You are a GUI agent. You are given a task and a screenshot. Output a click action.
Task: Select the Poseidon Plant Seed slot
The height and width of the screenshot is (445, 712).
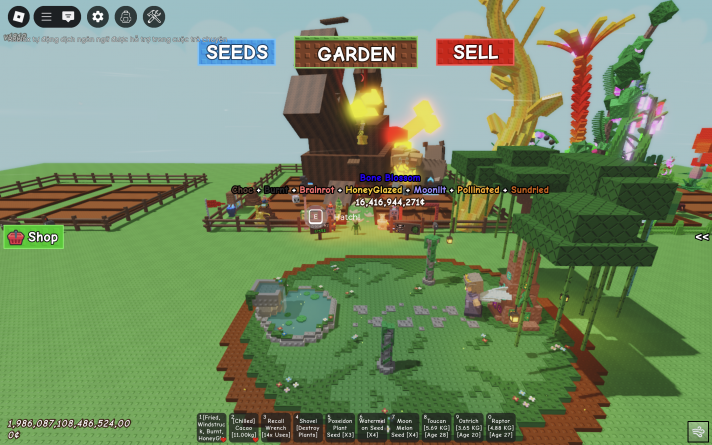[x=340, y=428]
